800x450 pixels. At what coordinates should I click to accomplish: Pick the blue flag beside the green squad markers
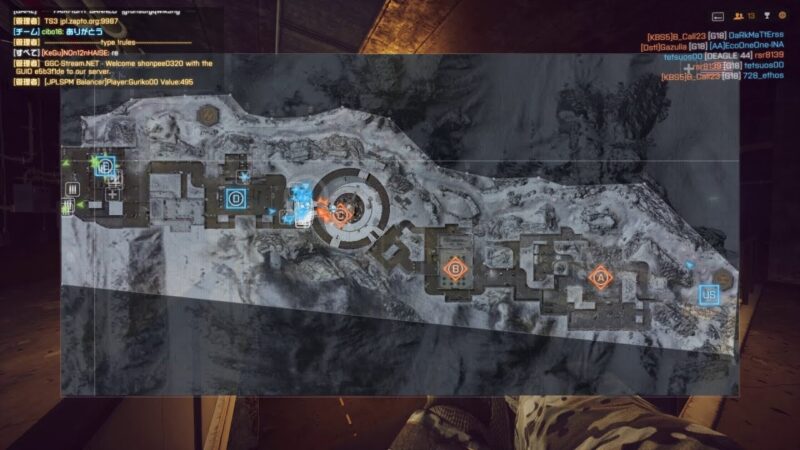(106, 167)
